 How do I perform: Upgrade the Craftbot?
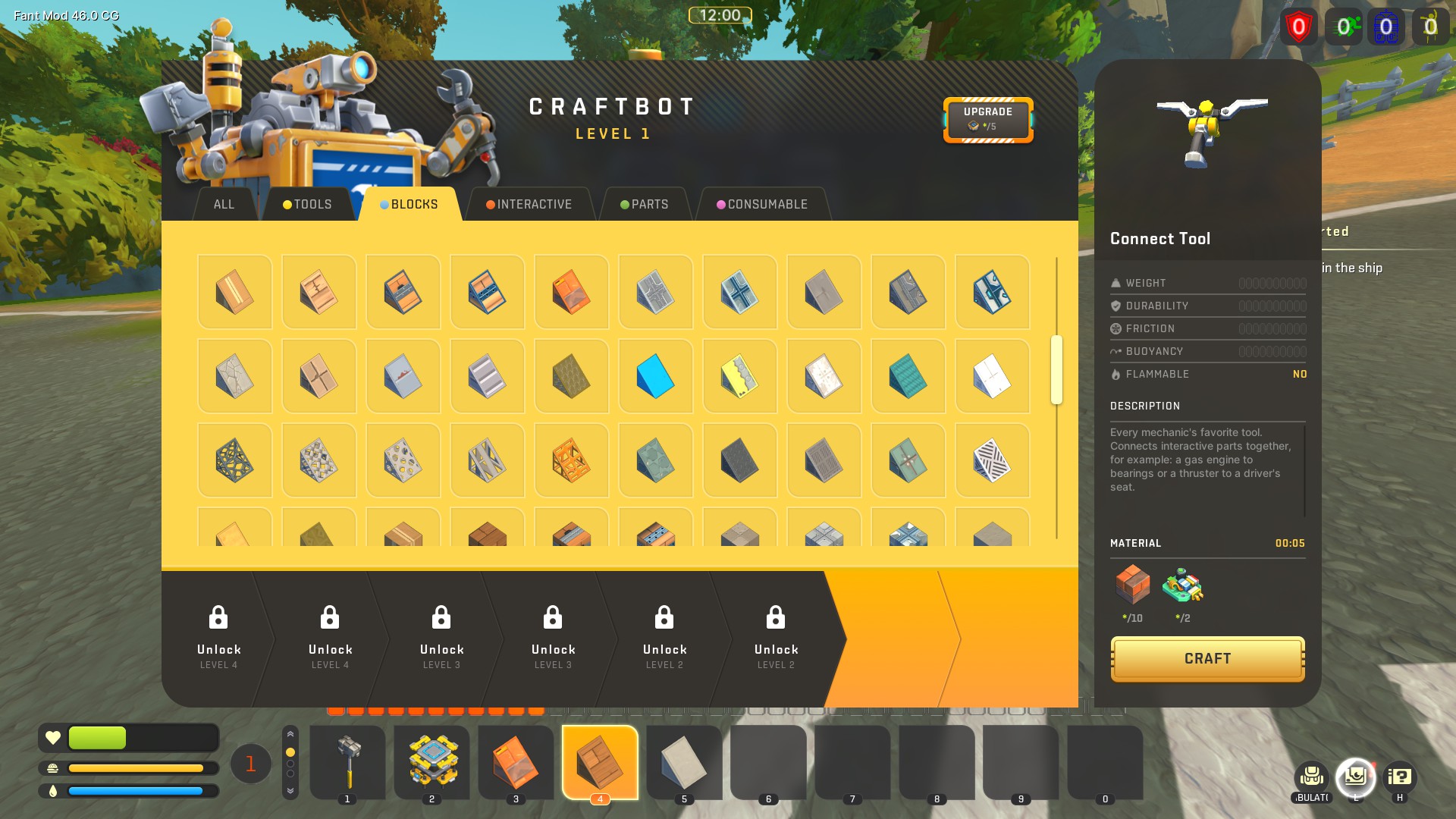click(987, 119)
